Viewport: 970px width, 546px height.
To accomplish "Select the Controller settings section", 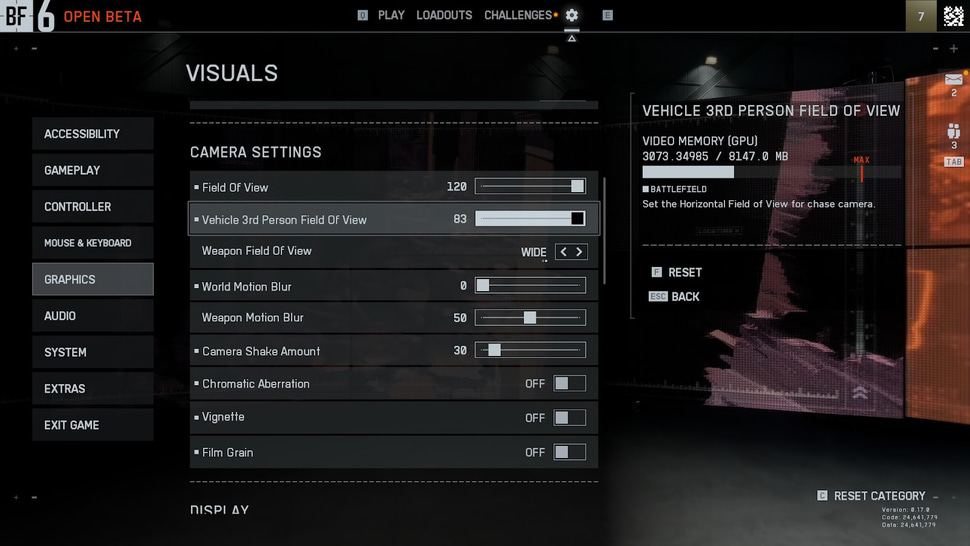I will (92, 207).
